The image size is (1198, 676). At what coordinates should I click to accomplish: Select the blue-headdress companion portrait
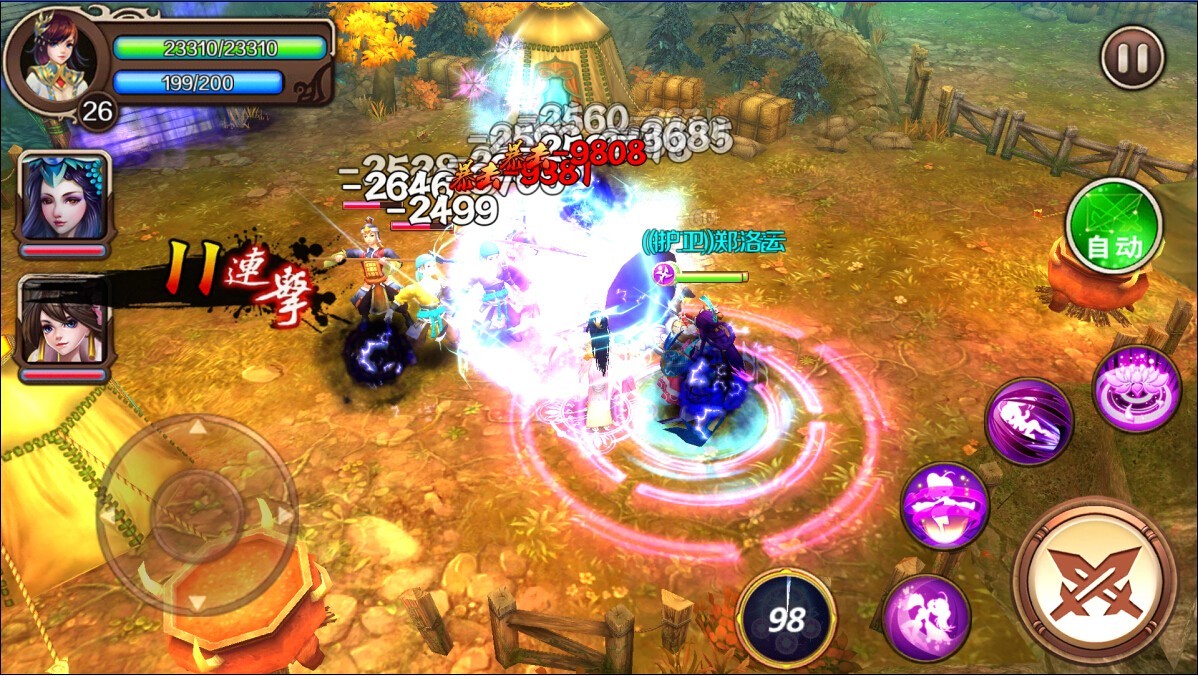64,198
